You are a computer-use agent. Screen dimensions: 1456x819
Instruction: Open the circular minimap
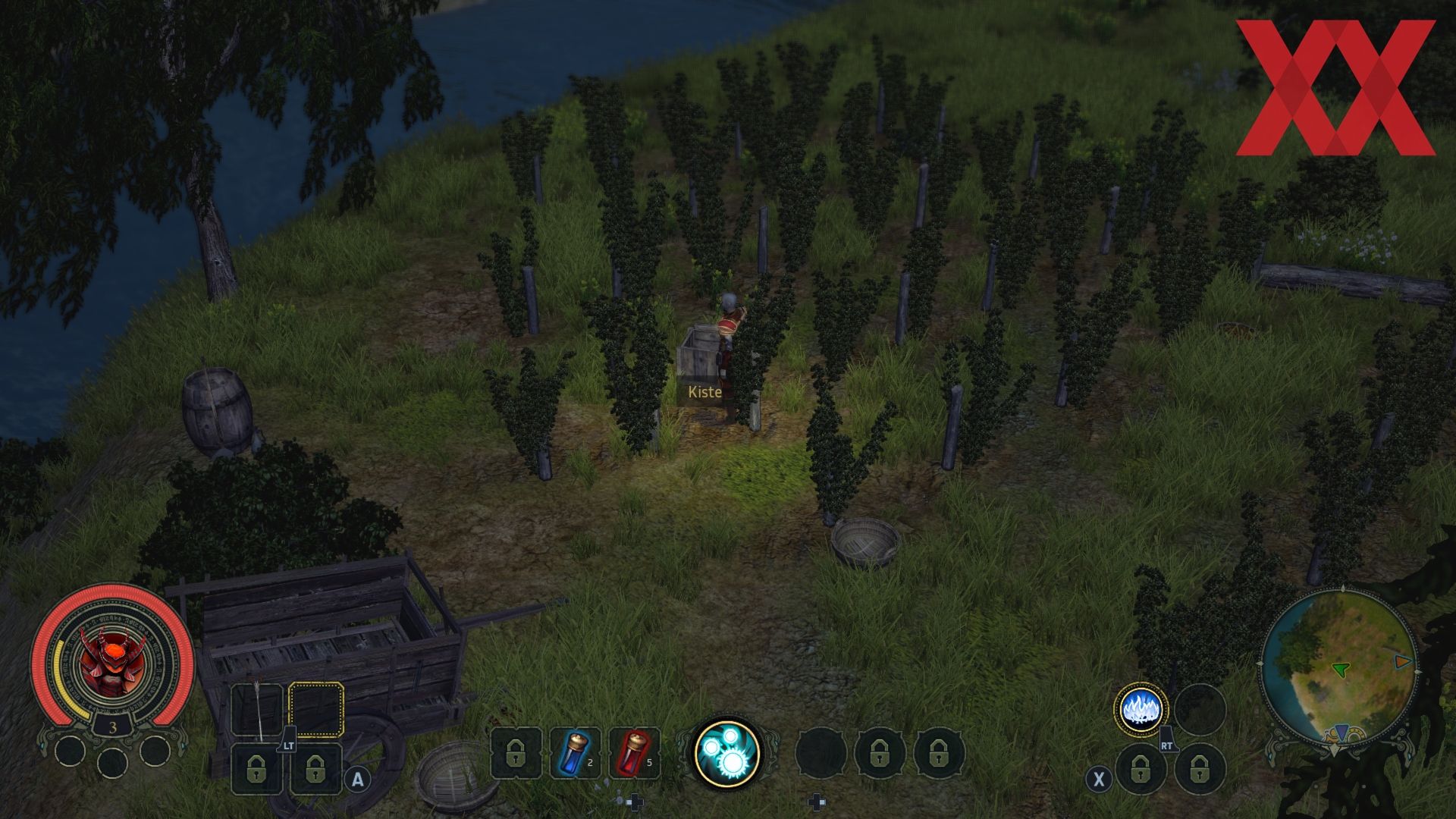click(x=1338, y=666)
